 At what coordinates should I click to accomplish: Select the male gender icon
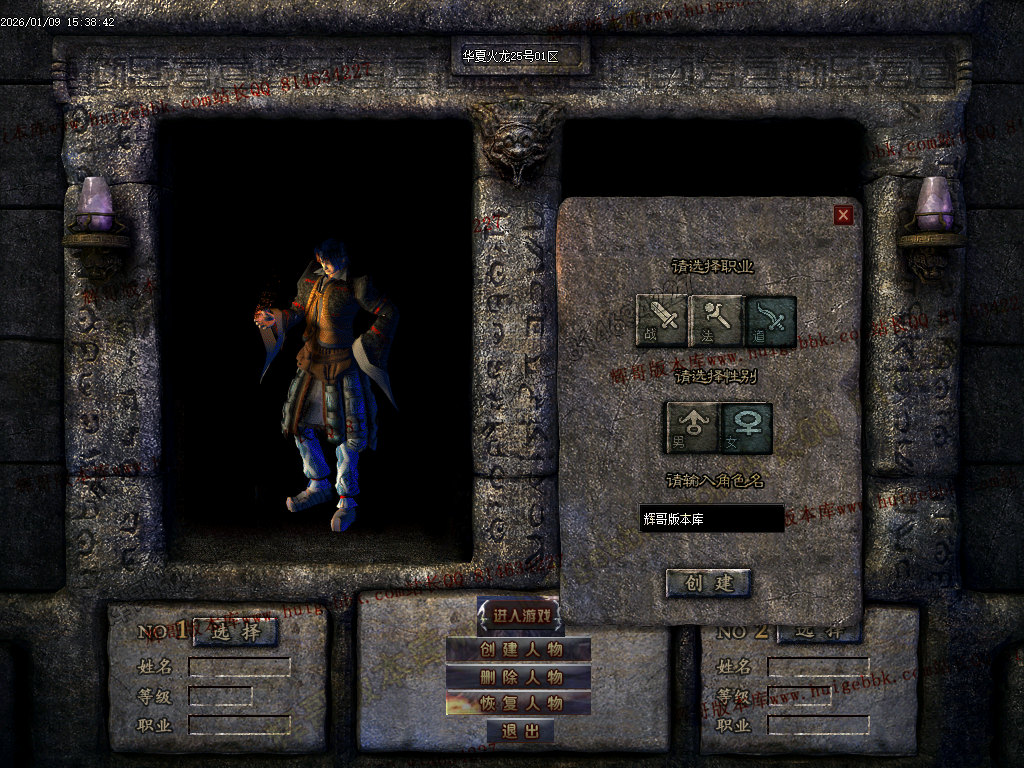click(692, 427)
